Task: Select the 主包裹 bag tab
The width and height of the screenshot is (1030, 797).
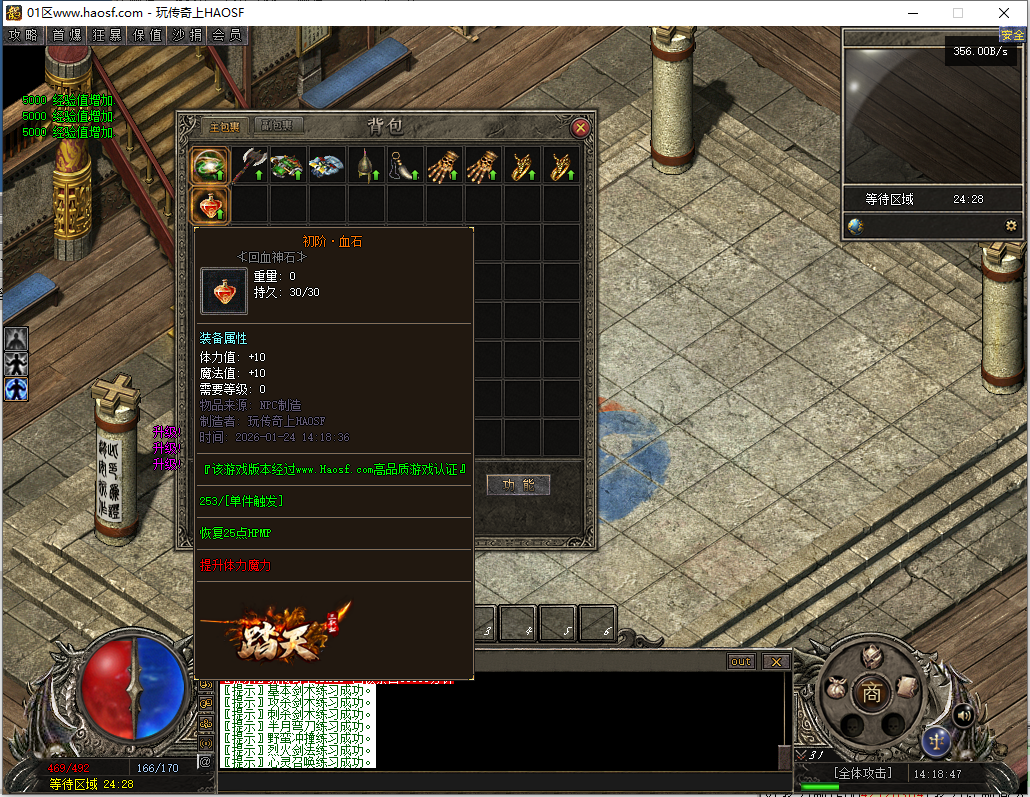Action: pyautogui.click(x=222, y=126)
